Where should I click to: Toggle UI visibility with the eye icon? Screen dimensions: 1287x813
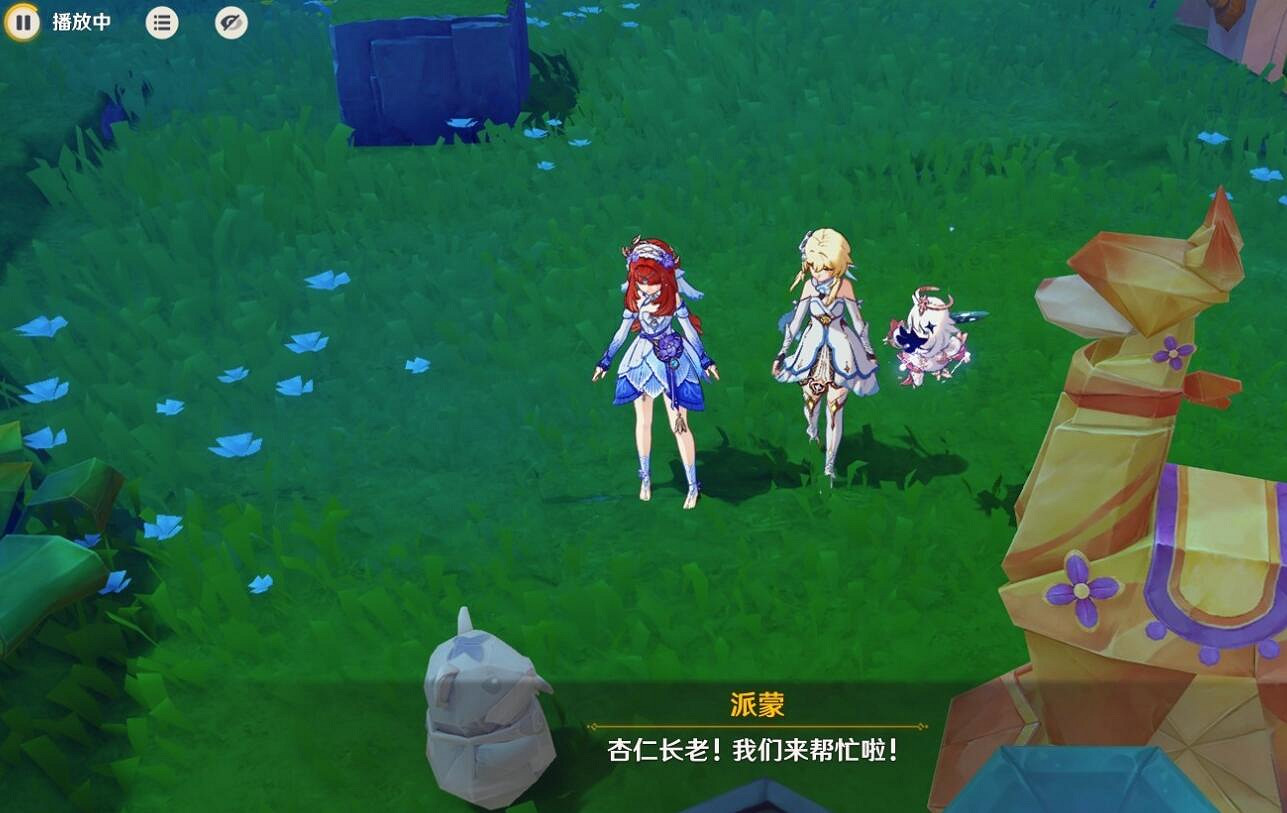click(229, 22)
